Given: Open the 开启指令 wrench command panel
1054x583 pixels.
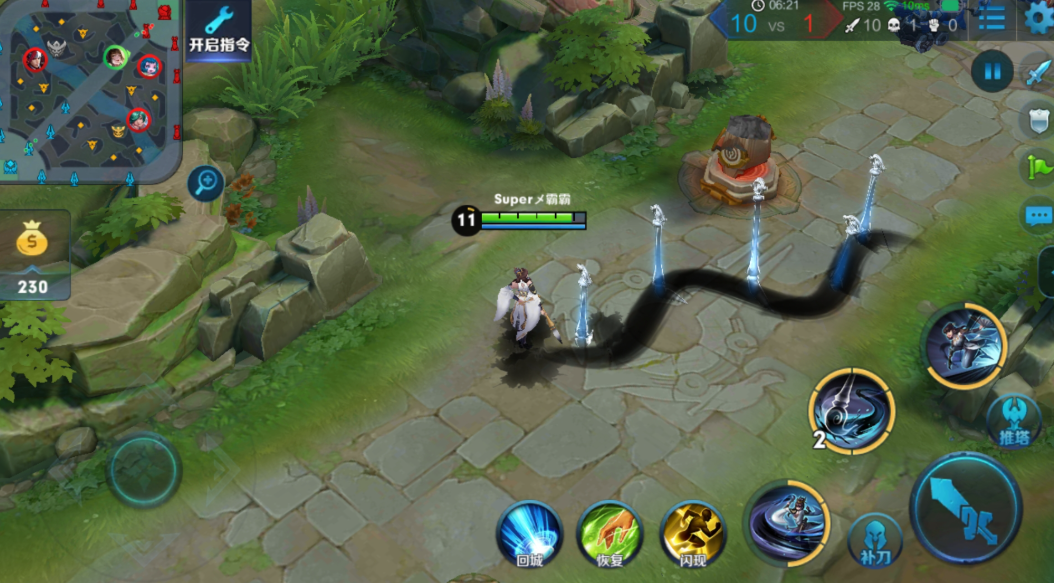Looking at the screenshot, I should click(218, 30).
